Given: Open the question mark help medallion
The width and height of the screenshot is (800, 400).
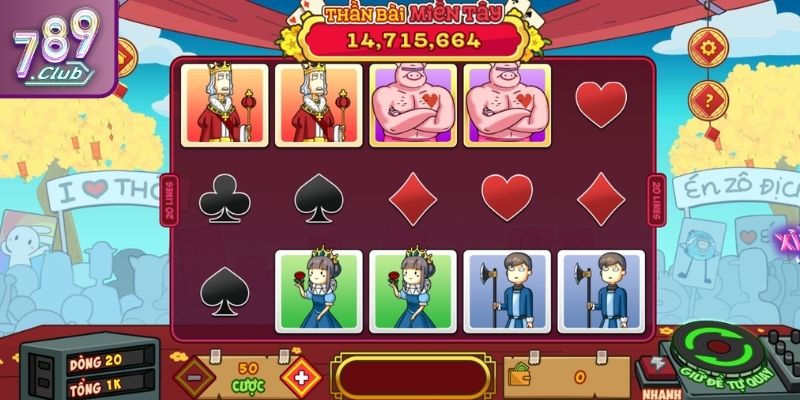Looking at the screenshot, I should (707, 100).
